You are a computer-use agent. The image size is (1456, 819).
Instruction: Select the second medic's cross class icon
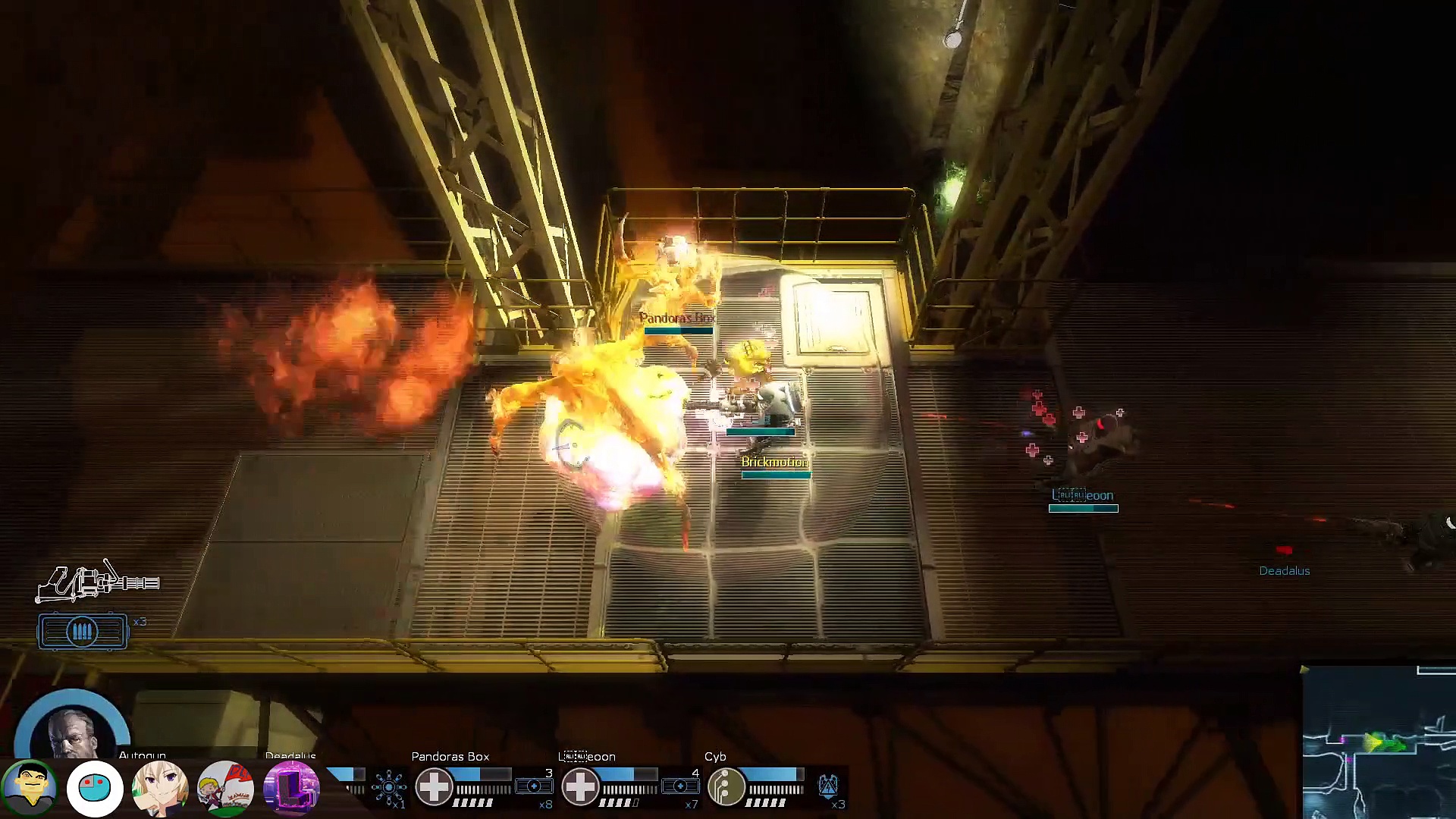coord(581,786)
